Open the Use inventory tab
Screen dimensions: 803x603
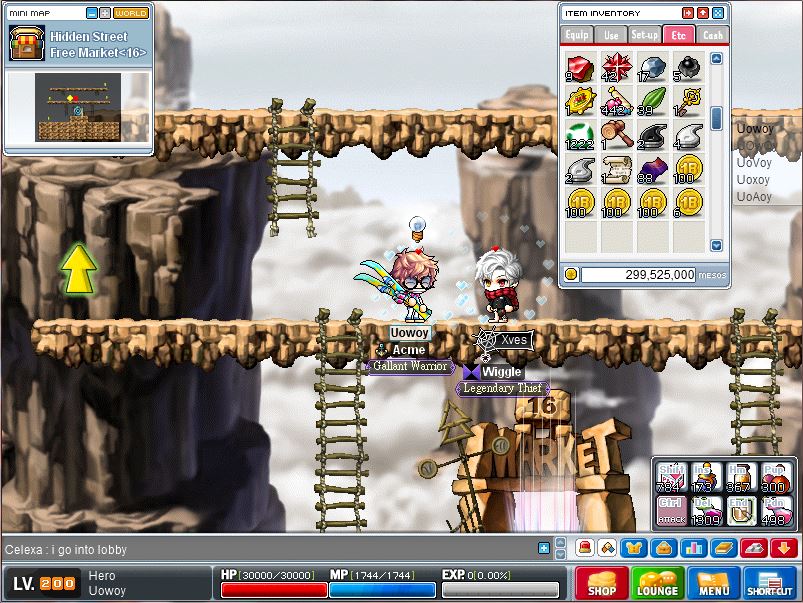pos(611,35)
